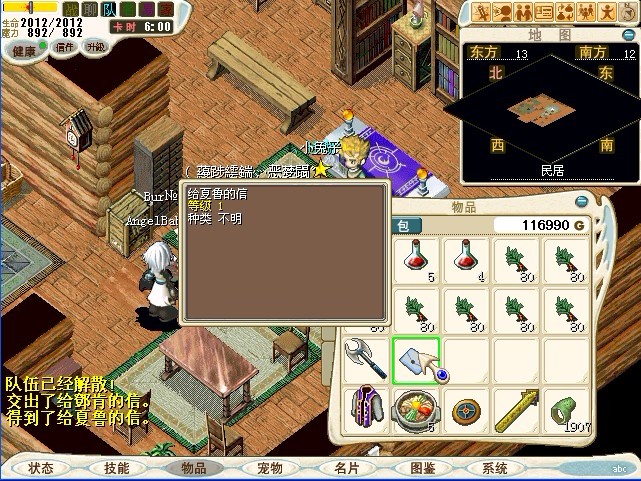
Task: Select the round shield item slot
Action: pyautogui.click(x=466, y=410)
